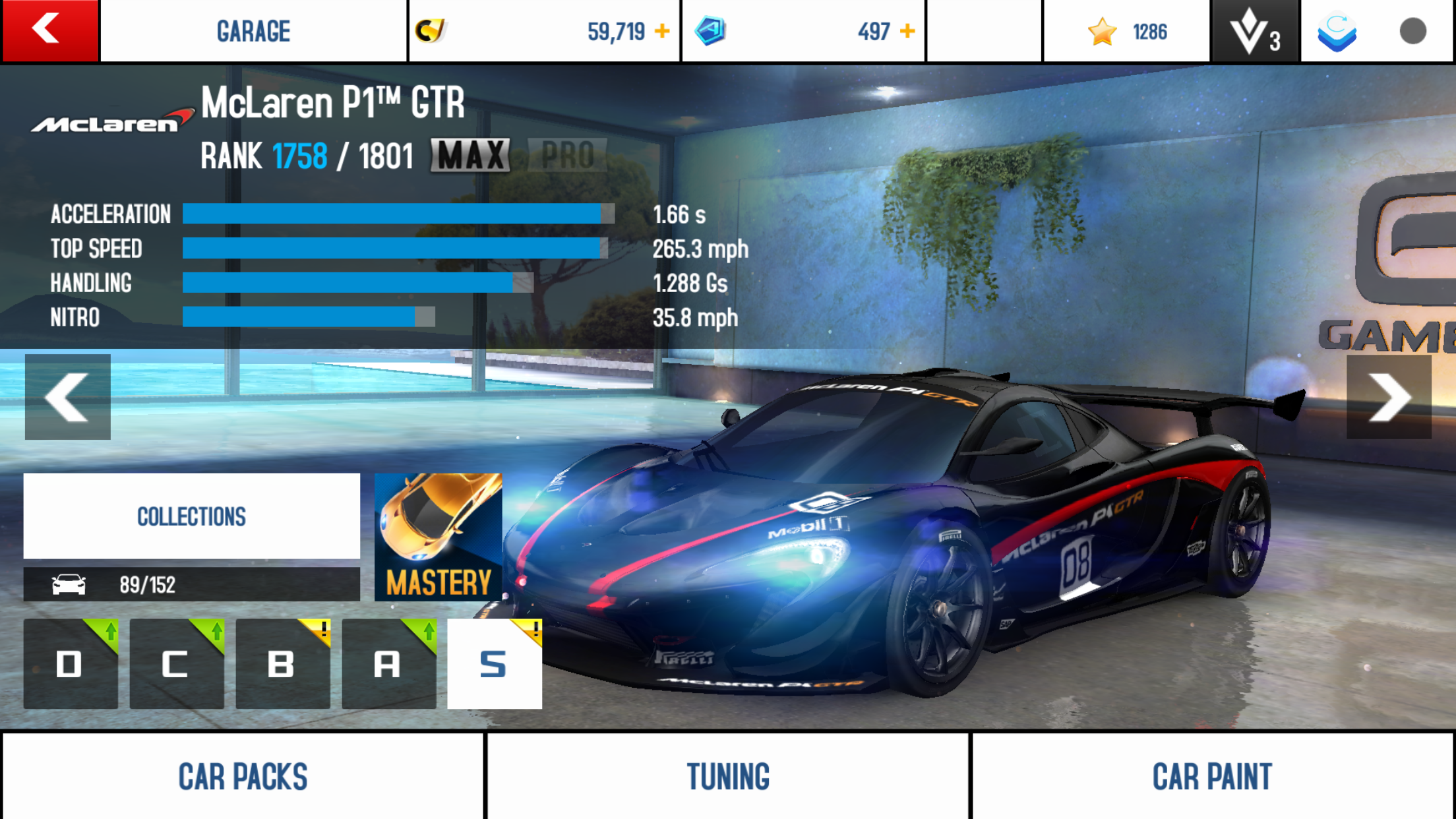1456x819 pixels.
Task: Show the previous car in the garage
Action: click(x=67, y=397)
